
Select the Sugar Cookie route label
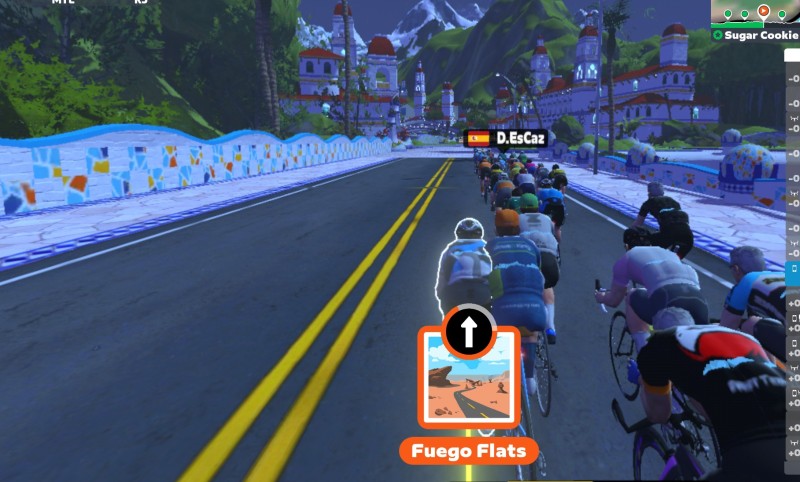(761, 35)
